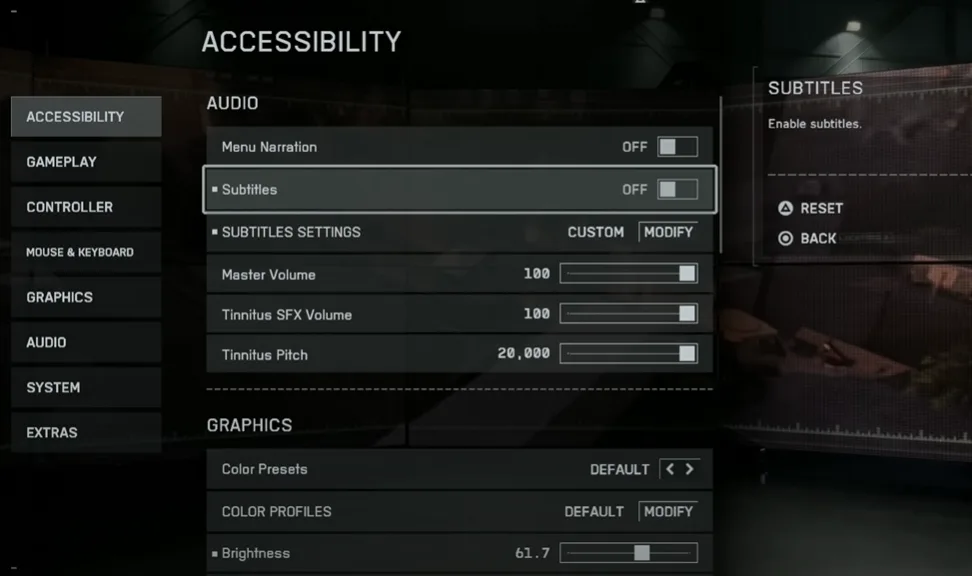
Task: Adjust the Master Volume slider
Action: click(628, 274)
